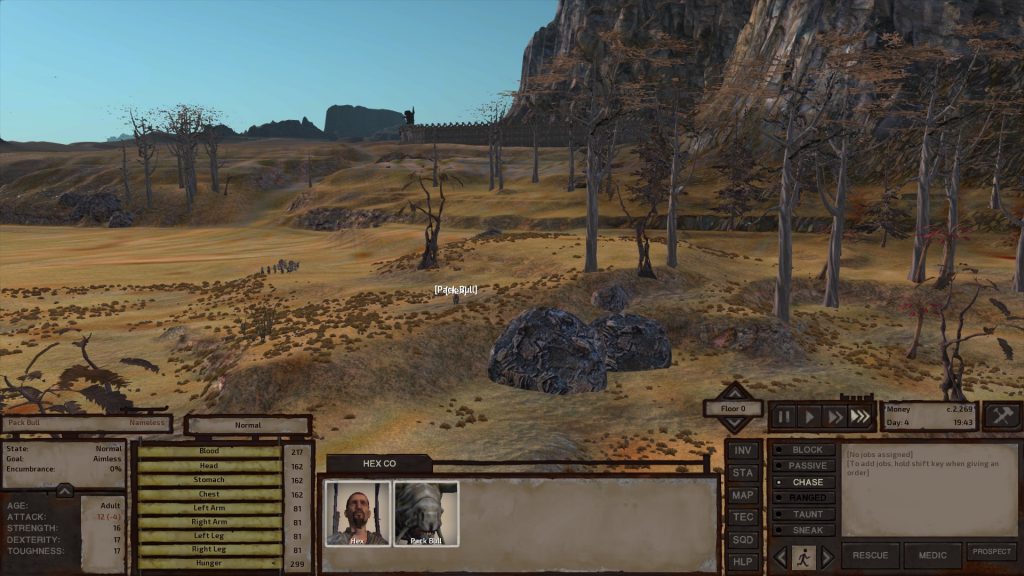Open the build mode hammer button

[1002, 416]
